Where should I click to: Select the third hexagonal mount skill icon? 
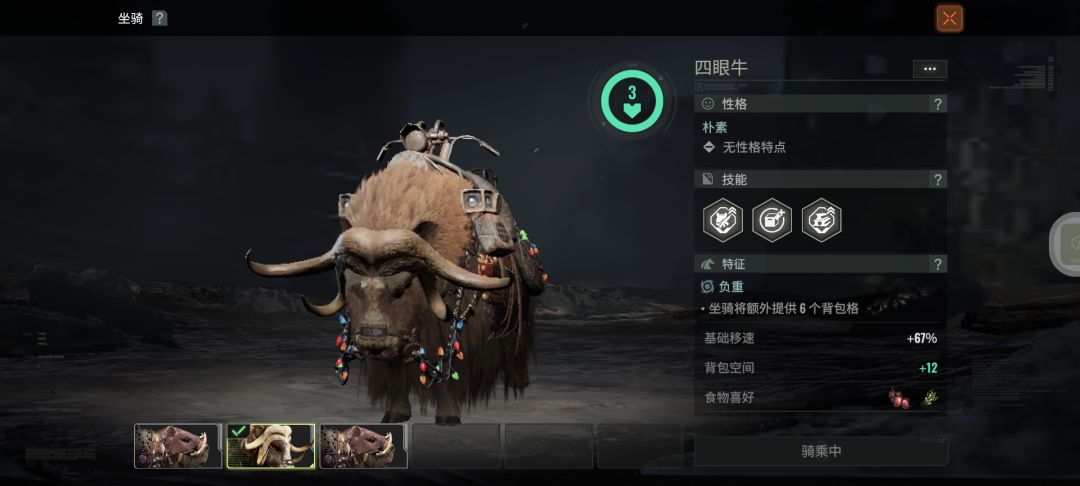point(821,220)
